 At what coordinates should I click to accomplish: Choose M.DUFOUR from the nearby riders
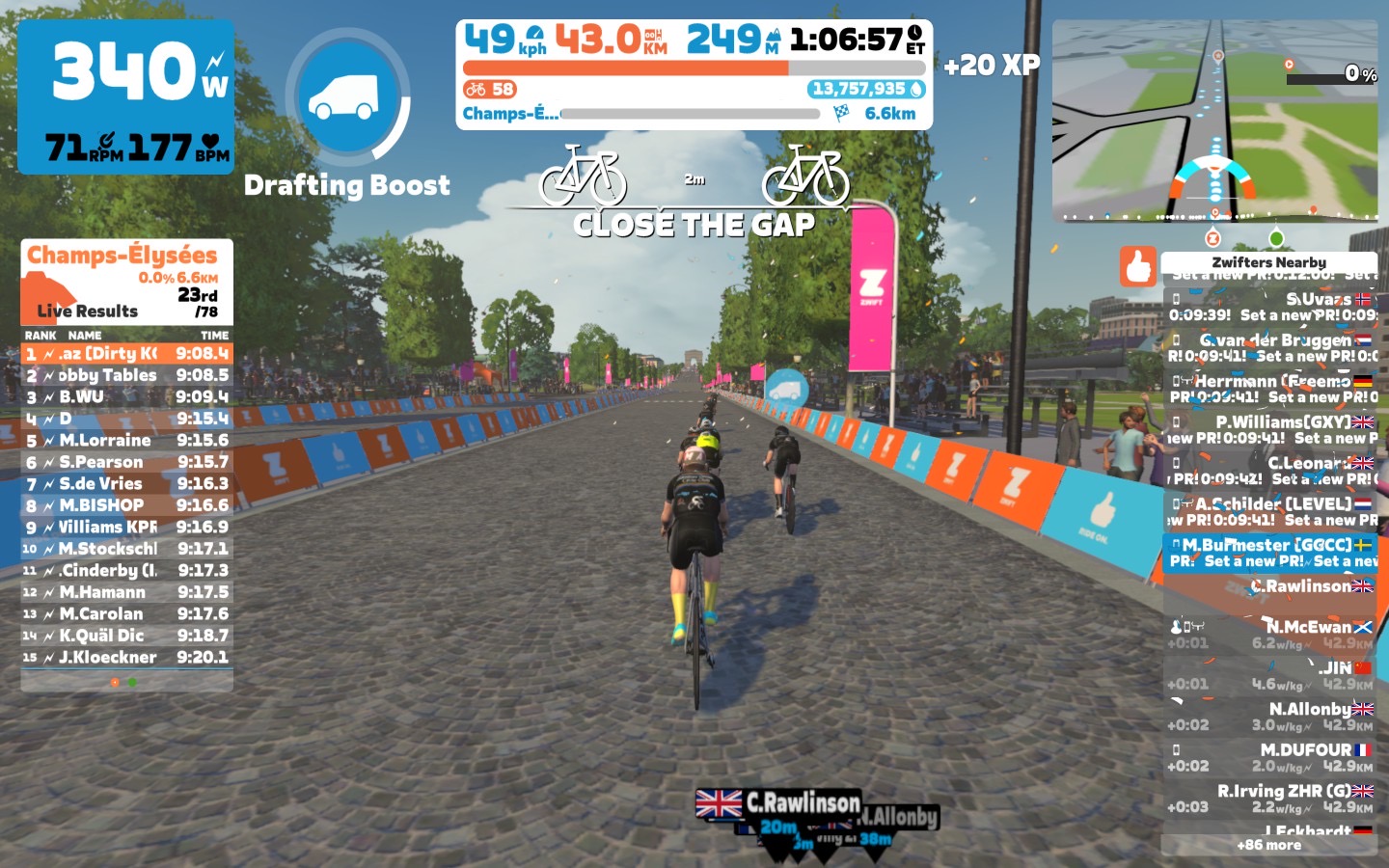[1269, 757]
